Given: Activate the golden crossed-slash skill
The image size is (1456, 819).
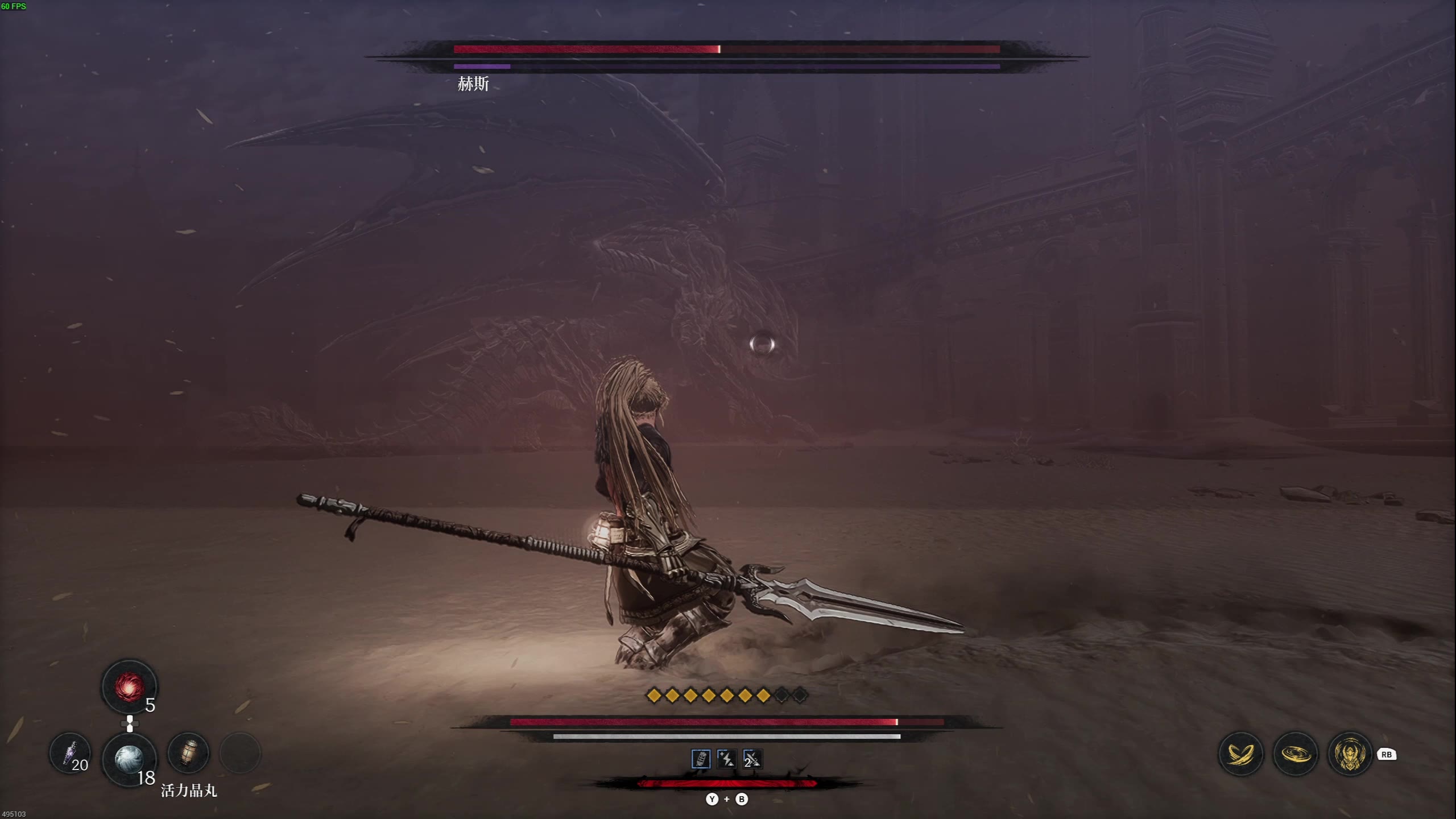Looking at the screenshot, I should point(1240,754).
